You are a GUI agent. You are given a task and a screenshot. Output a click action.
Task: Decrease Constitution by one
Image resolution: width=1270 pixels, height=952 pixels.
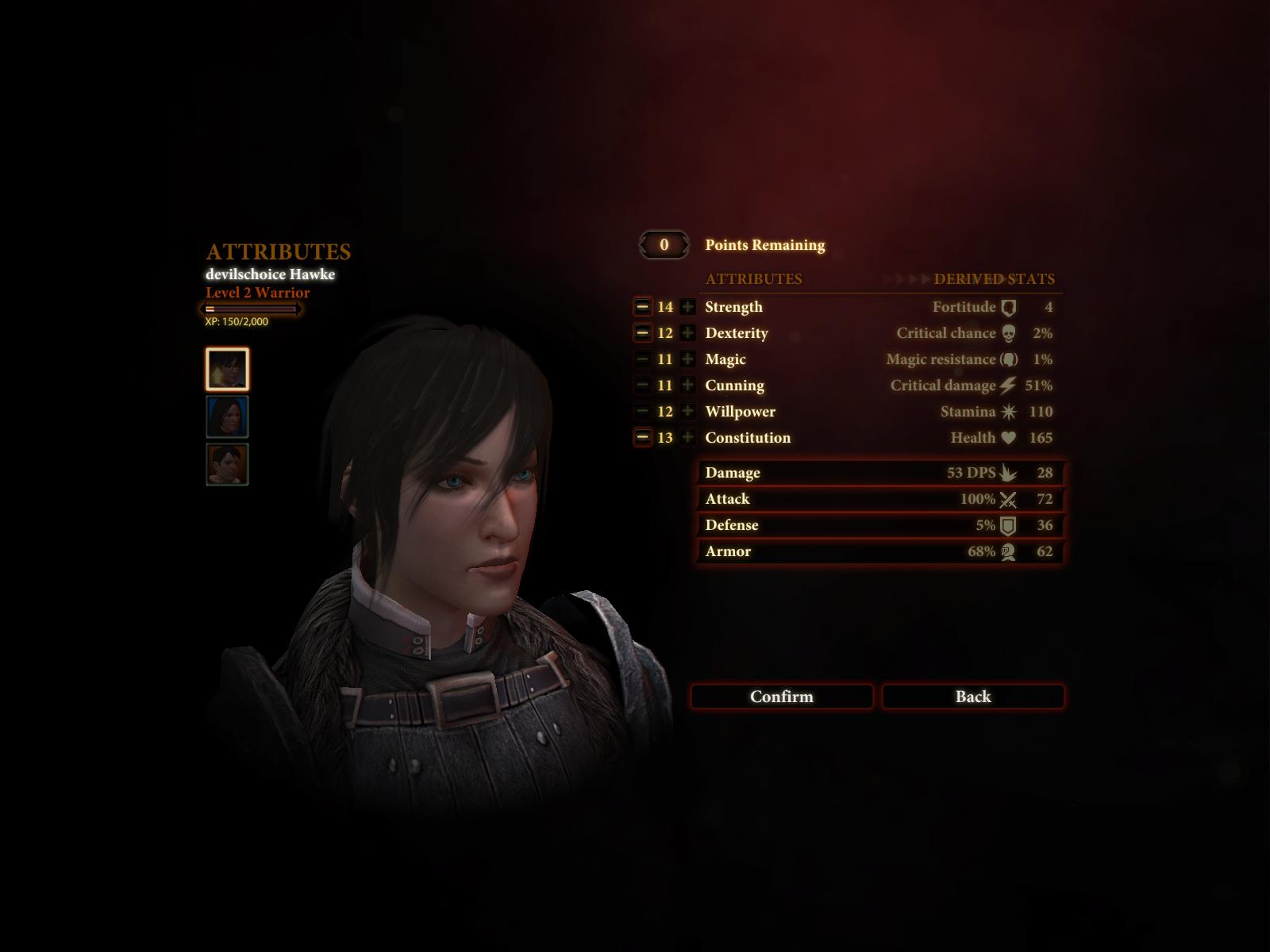coord(642,438)
